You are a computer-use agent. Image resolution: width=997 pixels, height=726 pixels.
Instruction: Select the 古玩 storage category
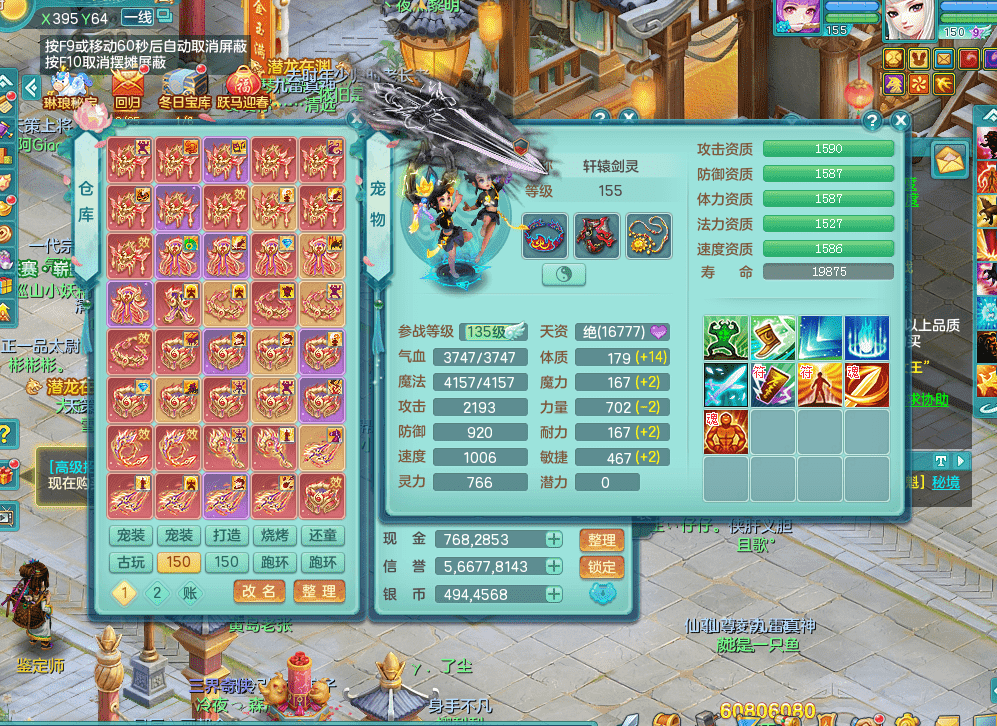(x=131, y=563)
